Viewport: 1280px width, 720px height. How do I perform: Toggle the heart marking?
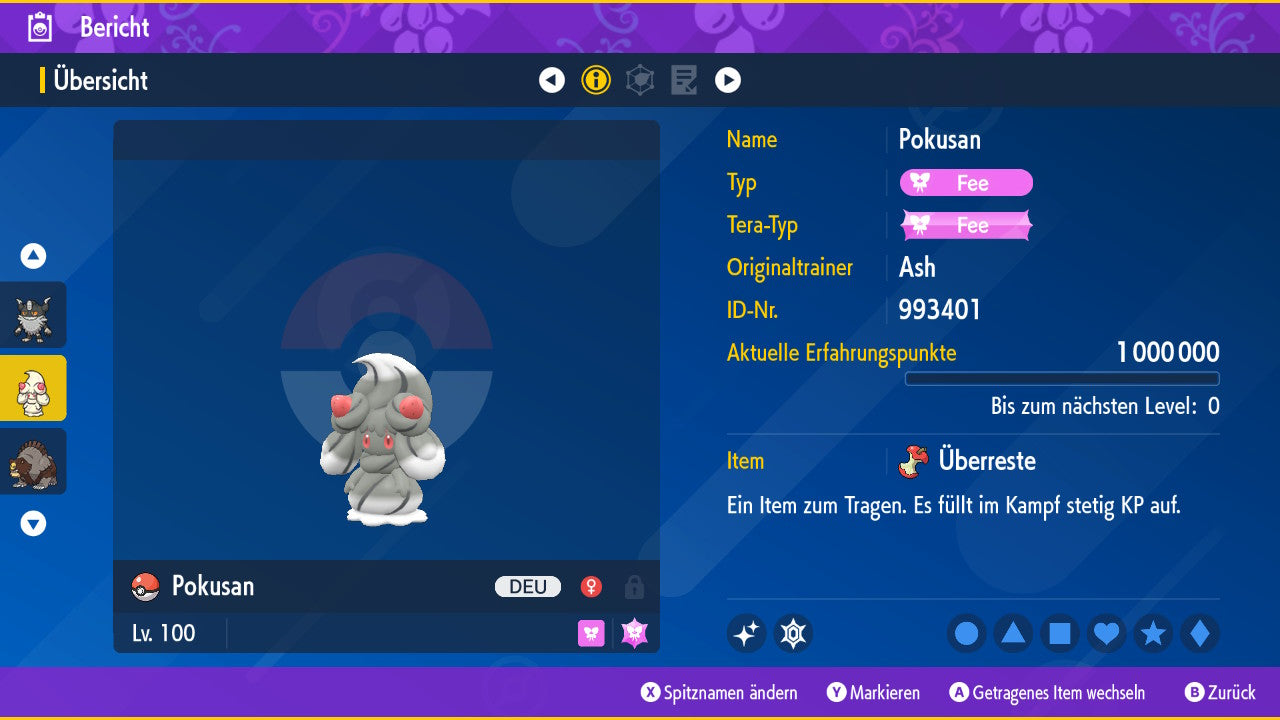[1106, 633]
